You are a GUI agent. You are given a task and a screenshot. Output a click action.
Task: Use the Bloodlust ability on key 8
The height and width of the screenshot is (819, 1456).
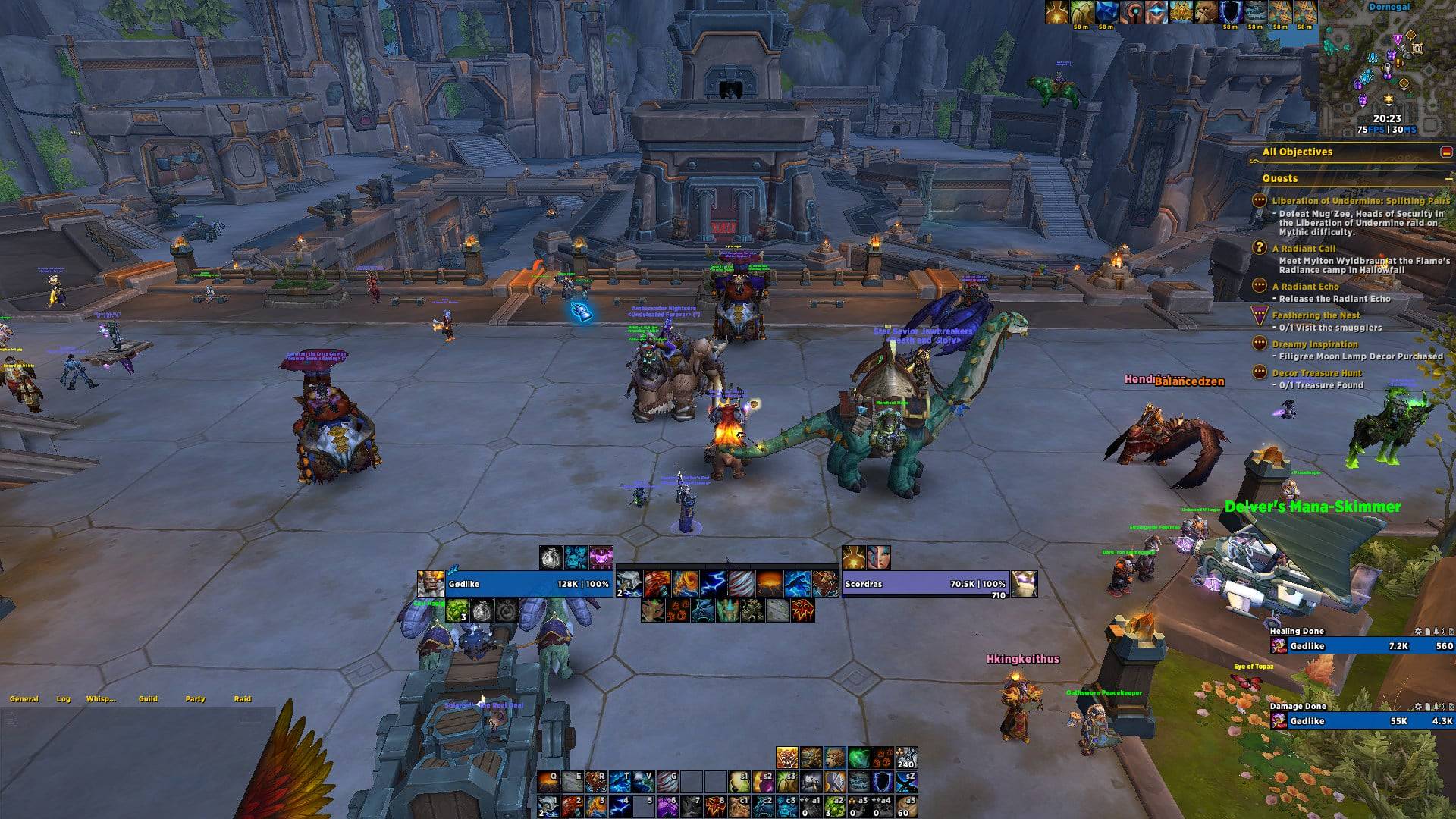tap(717, 805)
